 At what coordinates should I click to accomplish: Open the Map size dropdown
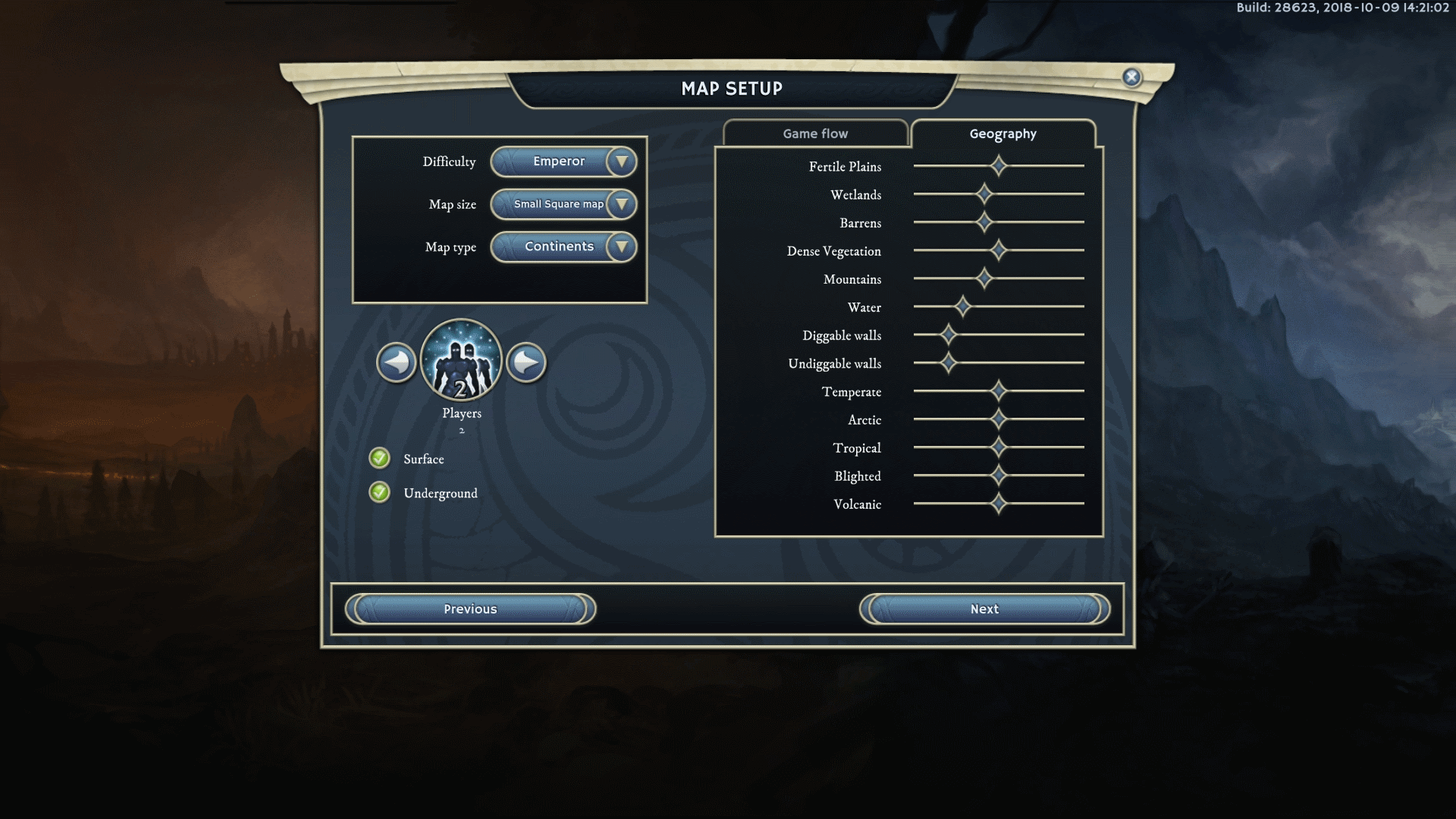click(x=563, y=204)
